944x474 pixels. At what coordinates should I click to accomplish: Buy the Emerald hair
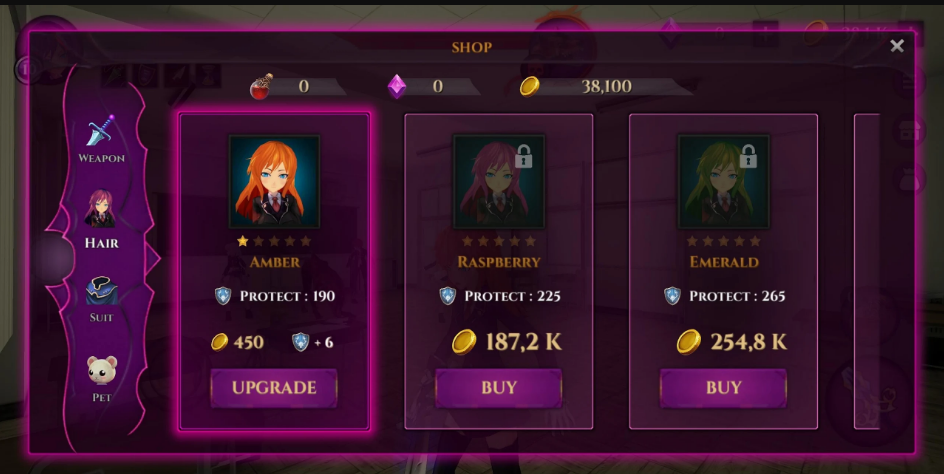click(x=723, y=388)
